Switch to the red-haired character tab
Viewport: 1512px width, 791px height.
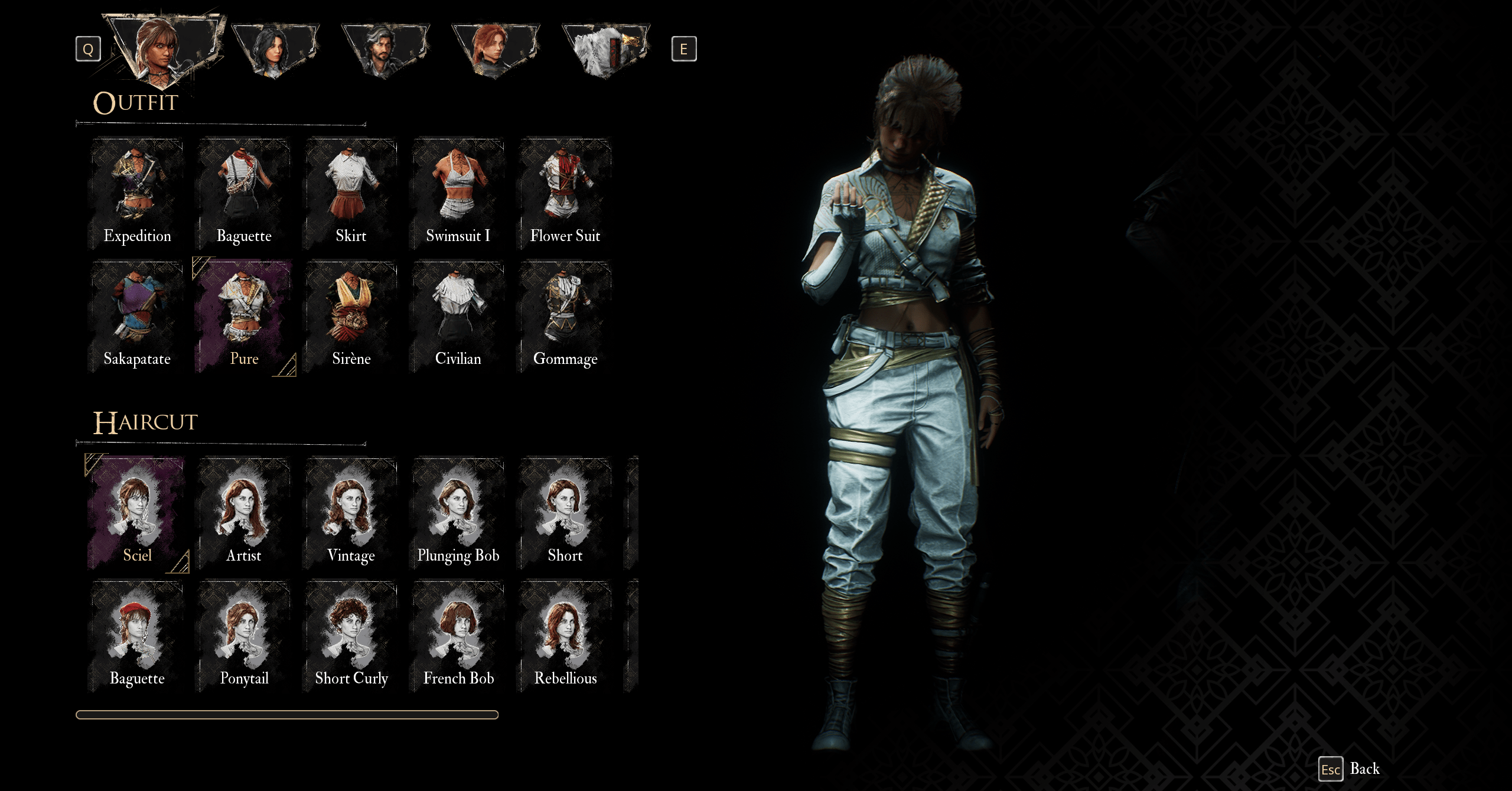coord(495,50)
